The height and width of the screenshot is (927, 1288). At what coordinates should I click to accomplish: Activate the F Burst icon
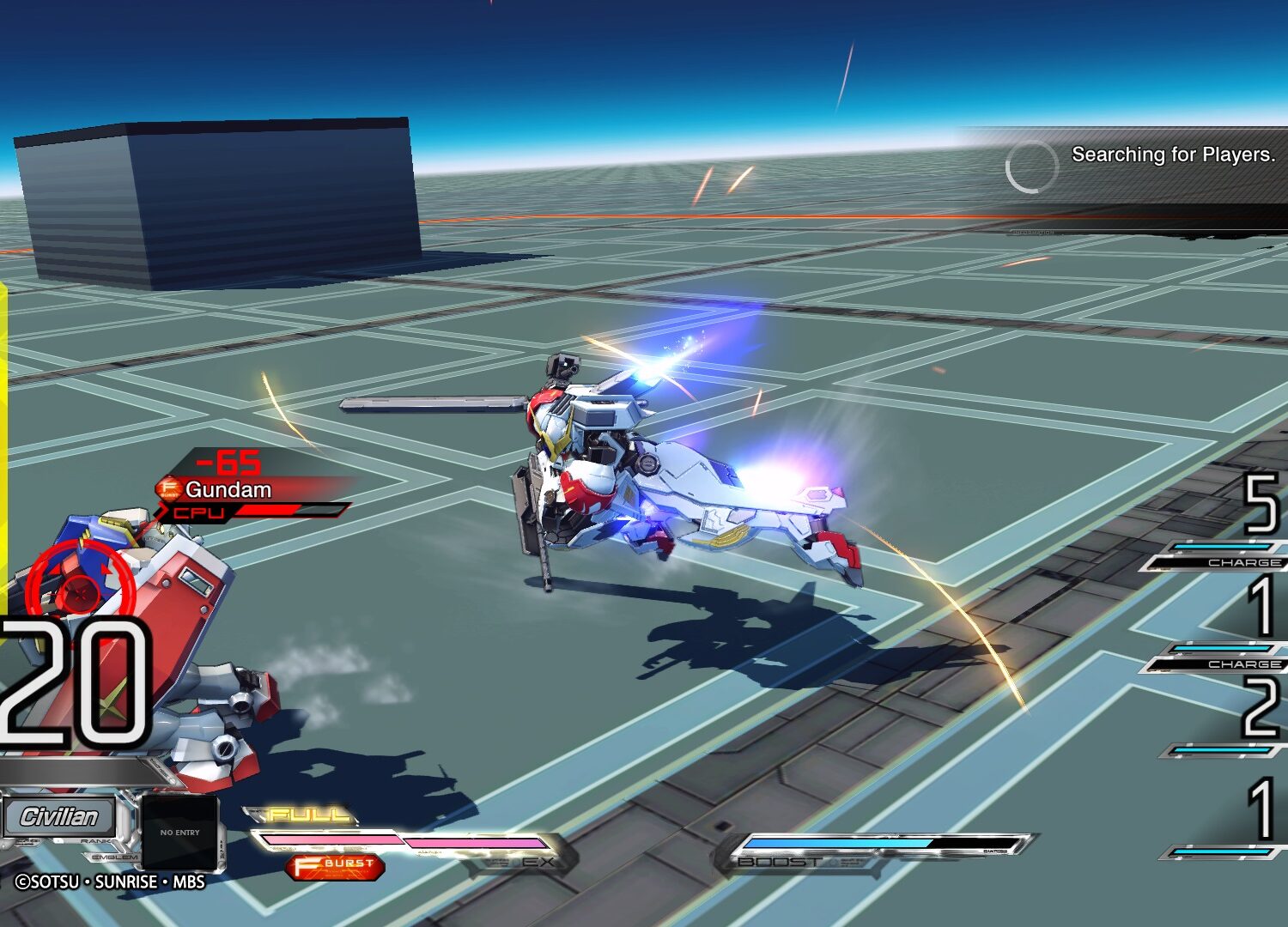(x=335, y=866)
